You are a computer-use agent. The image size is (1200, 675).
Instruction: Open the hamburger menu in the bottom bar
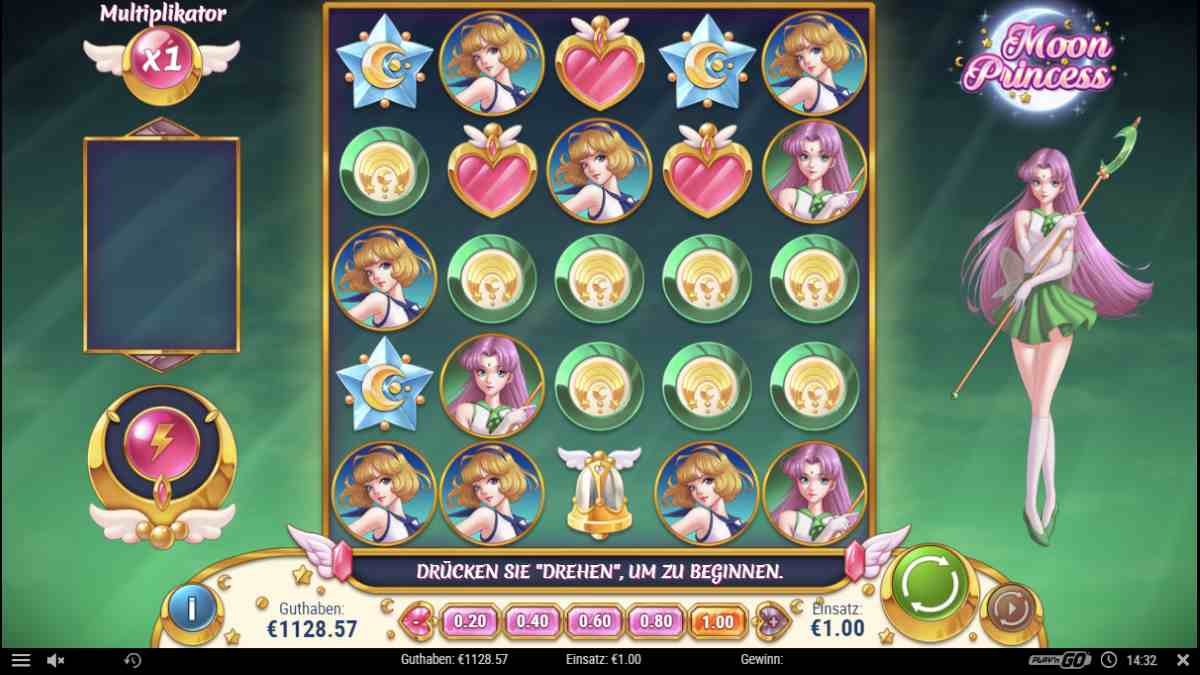tap(21, 660)
